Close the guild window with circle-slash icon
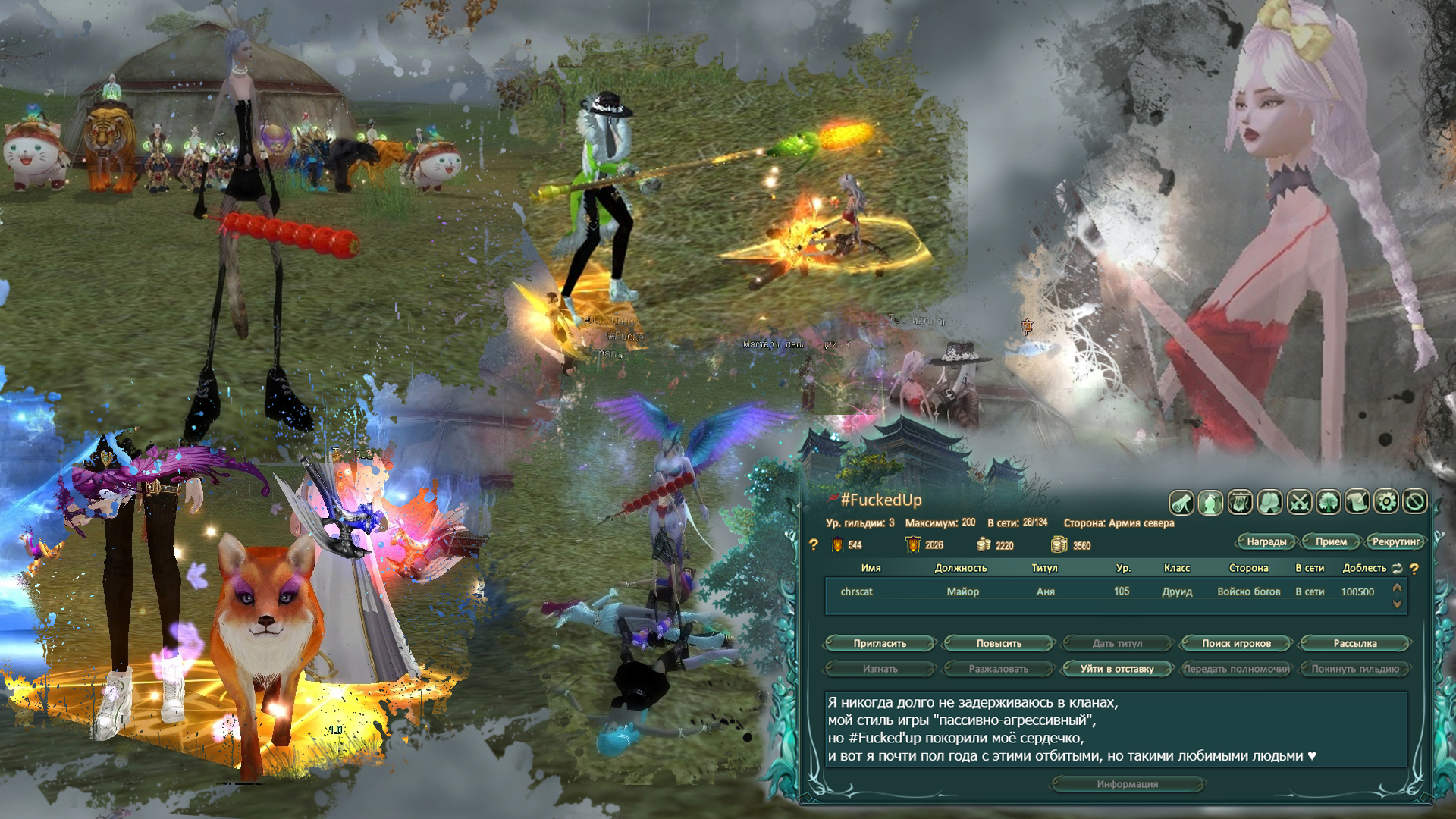Screen dimensions: 1456x819 click(x=1414, y=502)
